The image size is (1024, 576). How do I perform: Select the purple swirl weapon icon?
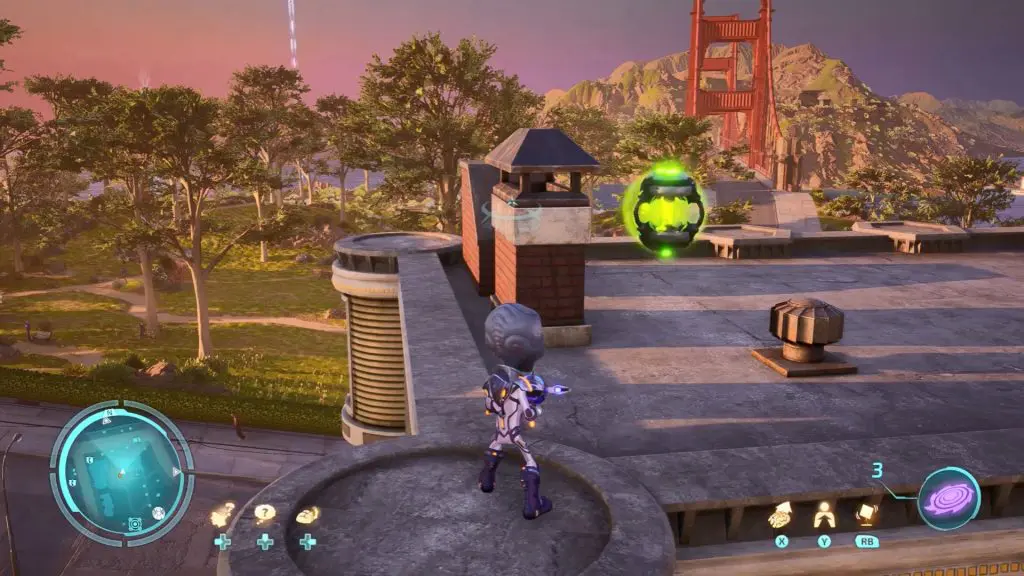tap(948, 498)
